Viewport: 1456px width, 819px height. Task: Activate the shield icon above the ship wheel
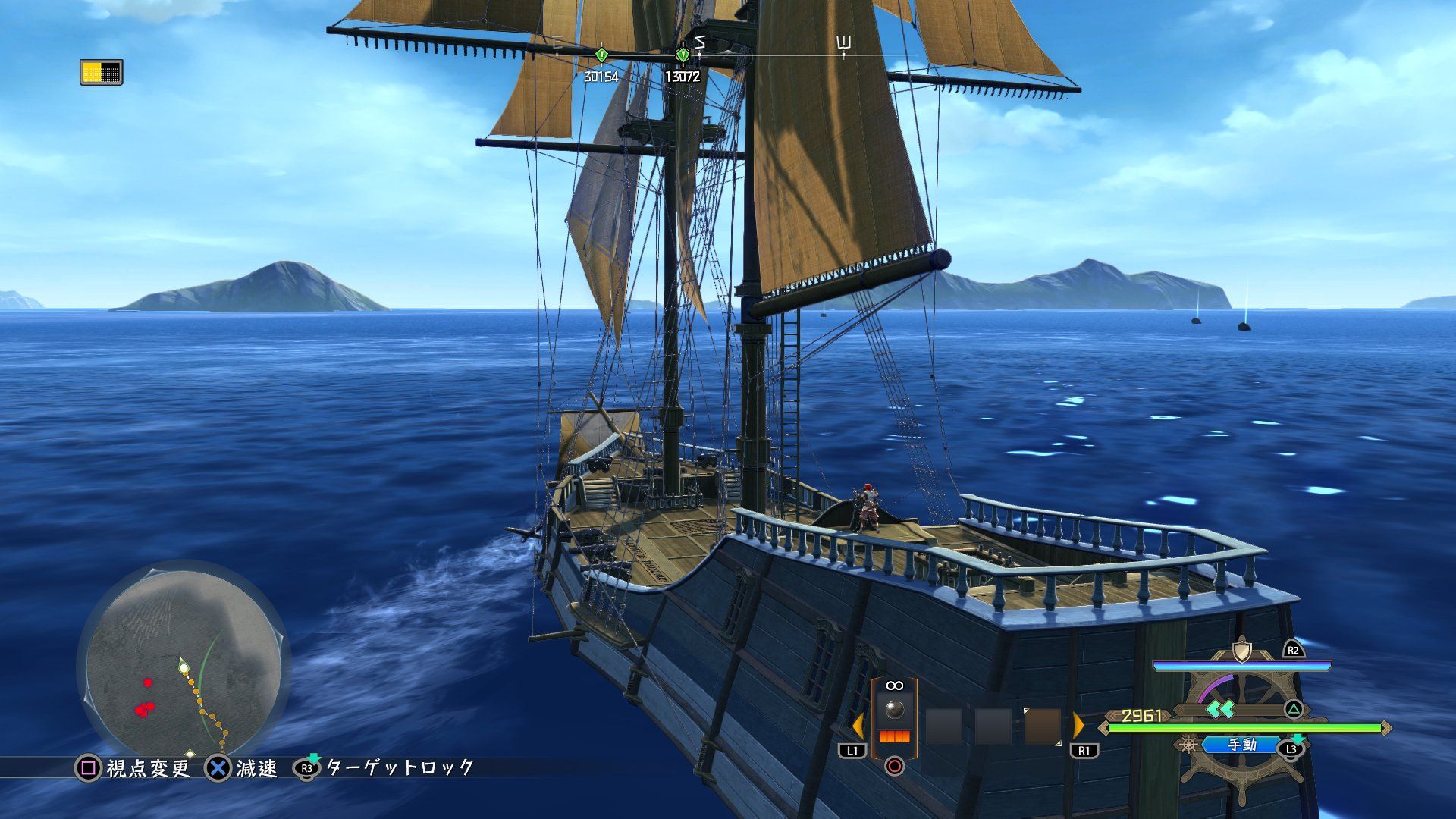tap(1241, 651)
